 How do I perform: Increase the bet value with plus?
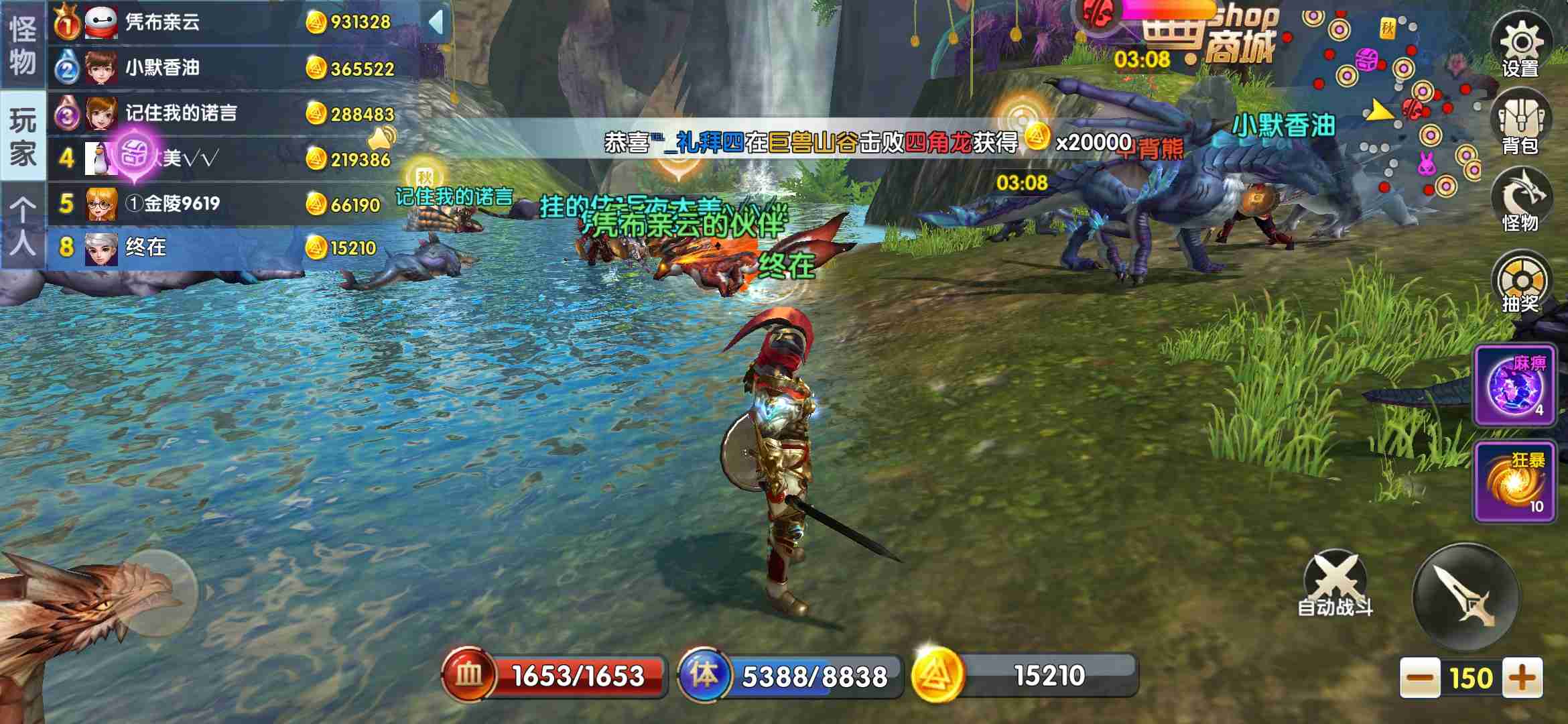click(x=1522, y=678)
